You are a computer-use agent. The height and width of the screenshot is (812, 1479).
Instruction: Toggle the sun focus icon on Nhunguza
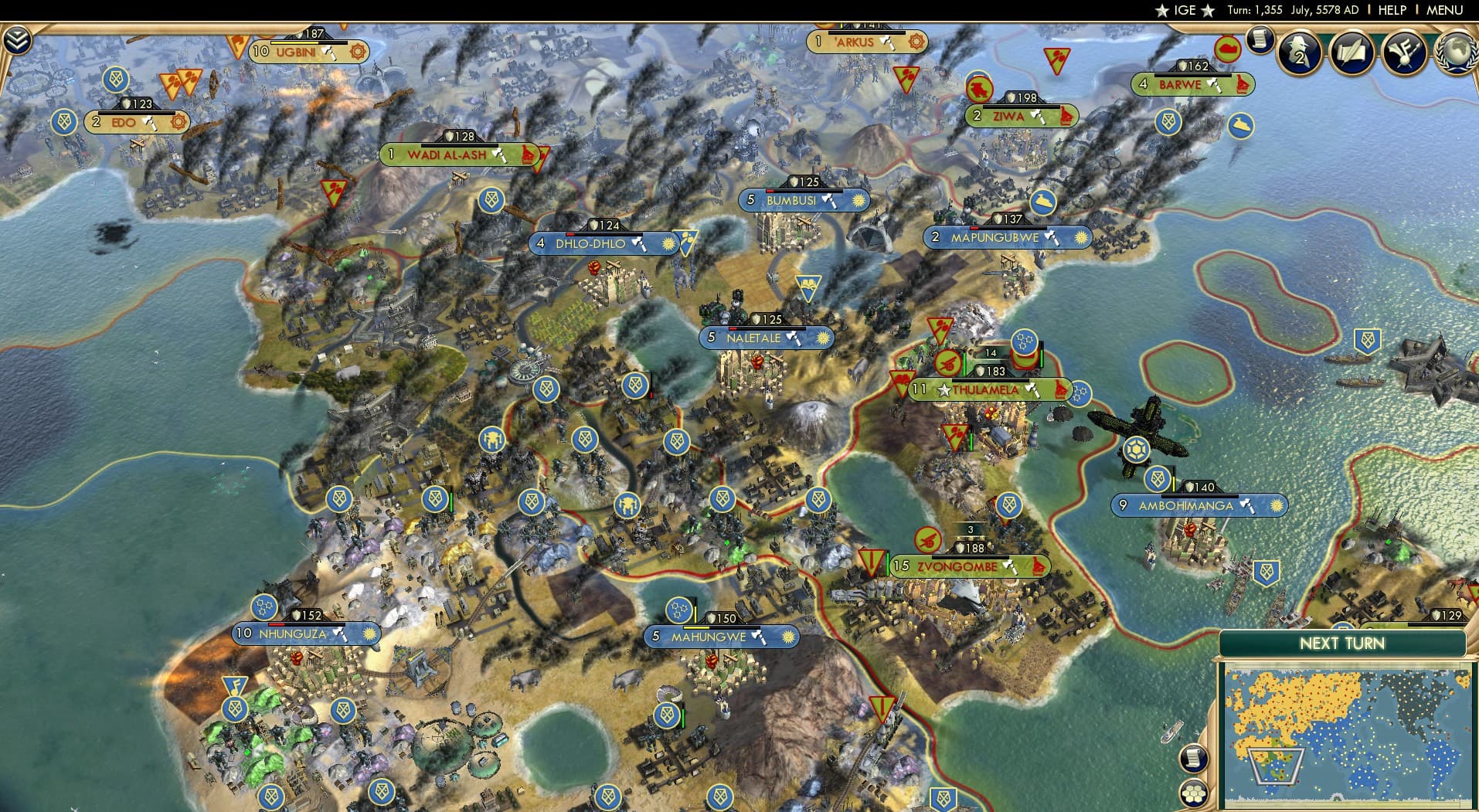pyautogui.click(x=369, y=634)
